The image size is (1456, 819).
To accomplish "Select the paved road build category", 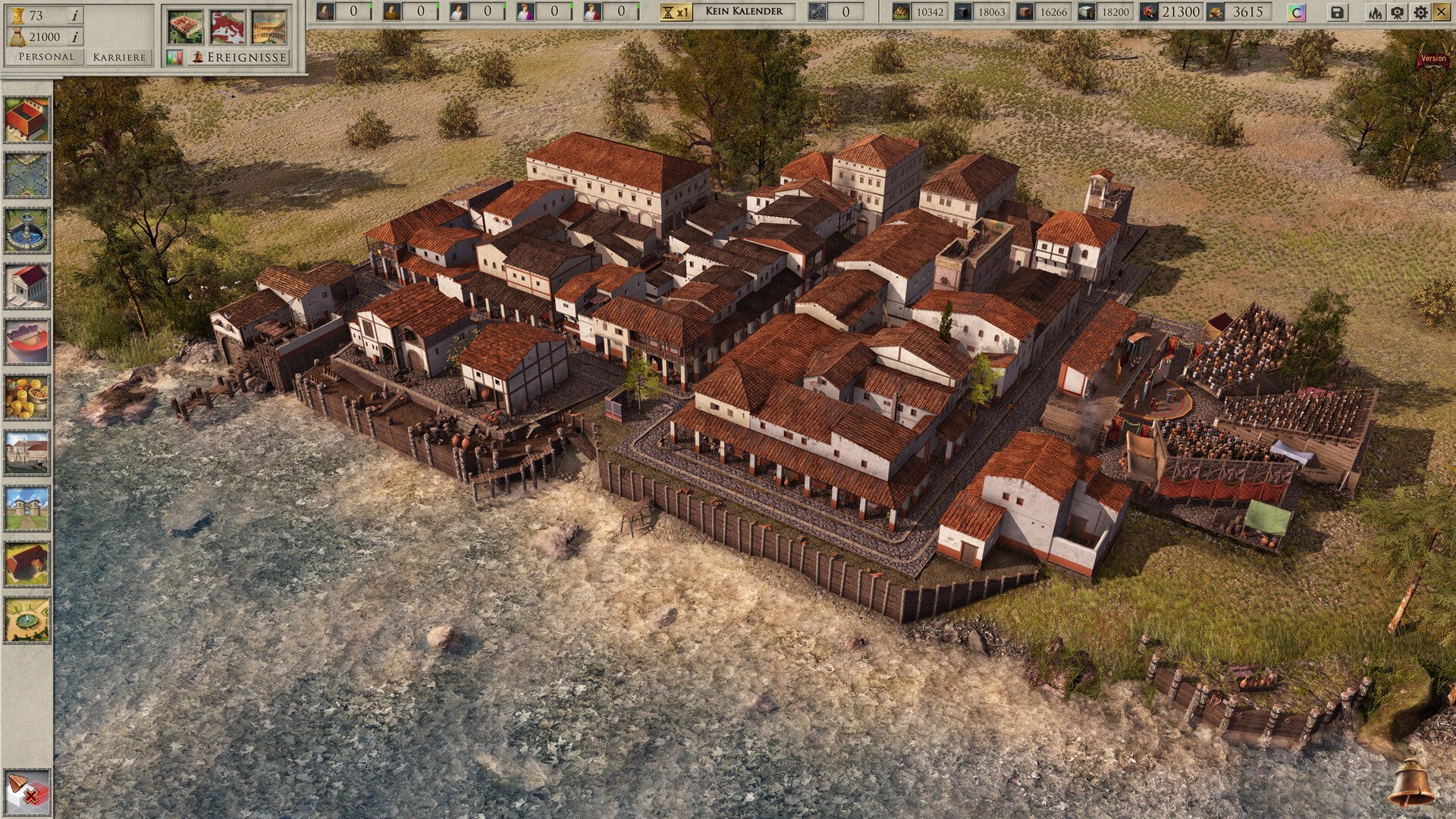I will coord(27,174).
